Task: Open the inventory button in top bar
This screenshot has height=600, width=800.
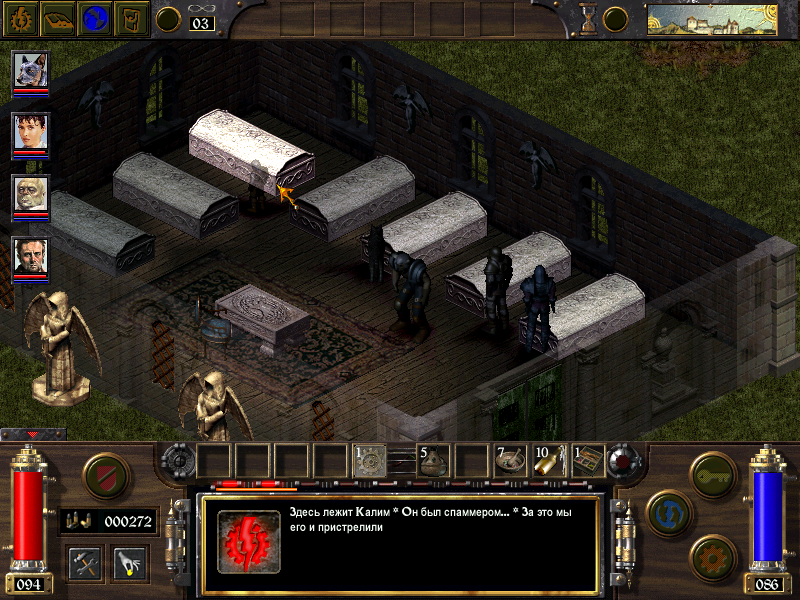Action: [x=133, y=18]
